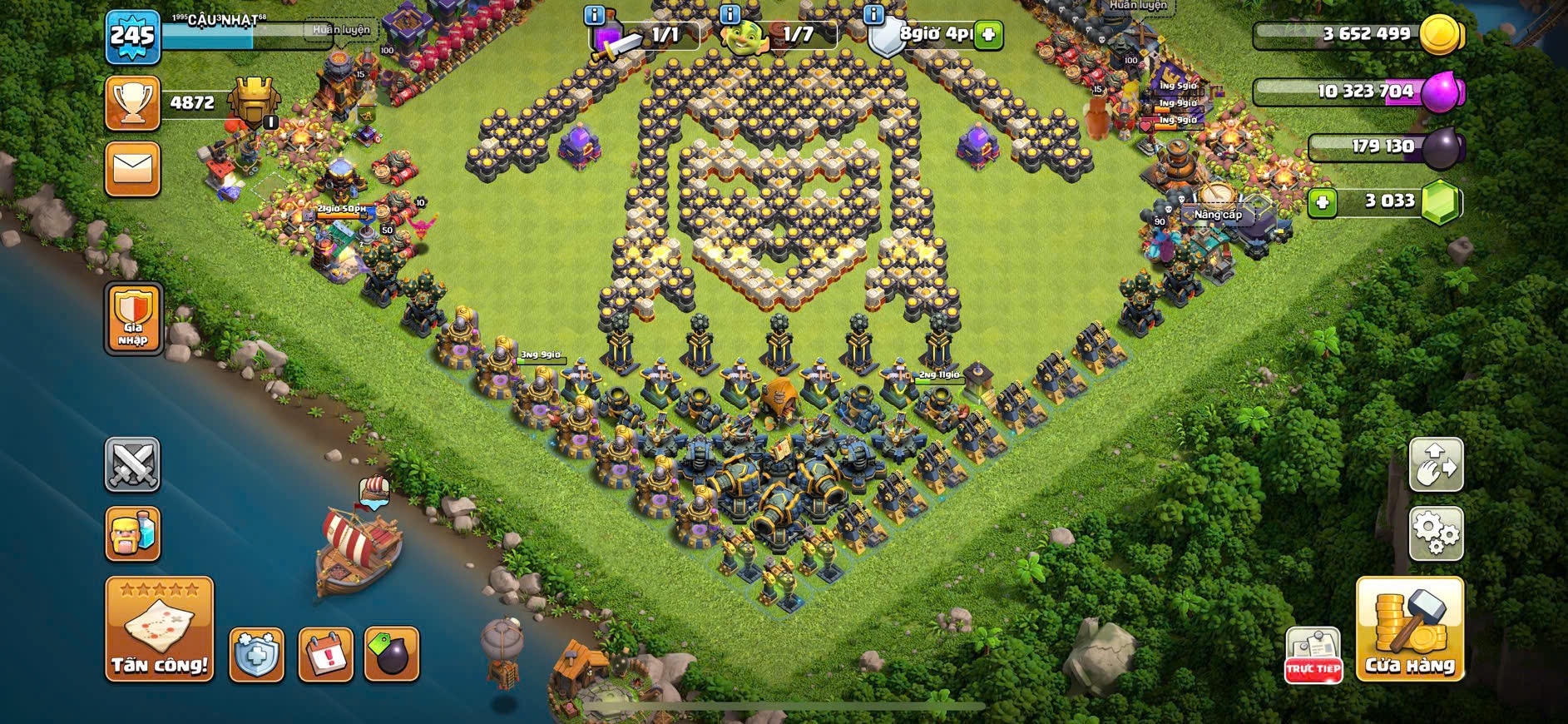This screenshot has height=724, width=1568.
Task: Tap the Tấn công! attack button
Action: [159, 629]
